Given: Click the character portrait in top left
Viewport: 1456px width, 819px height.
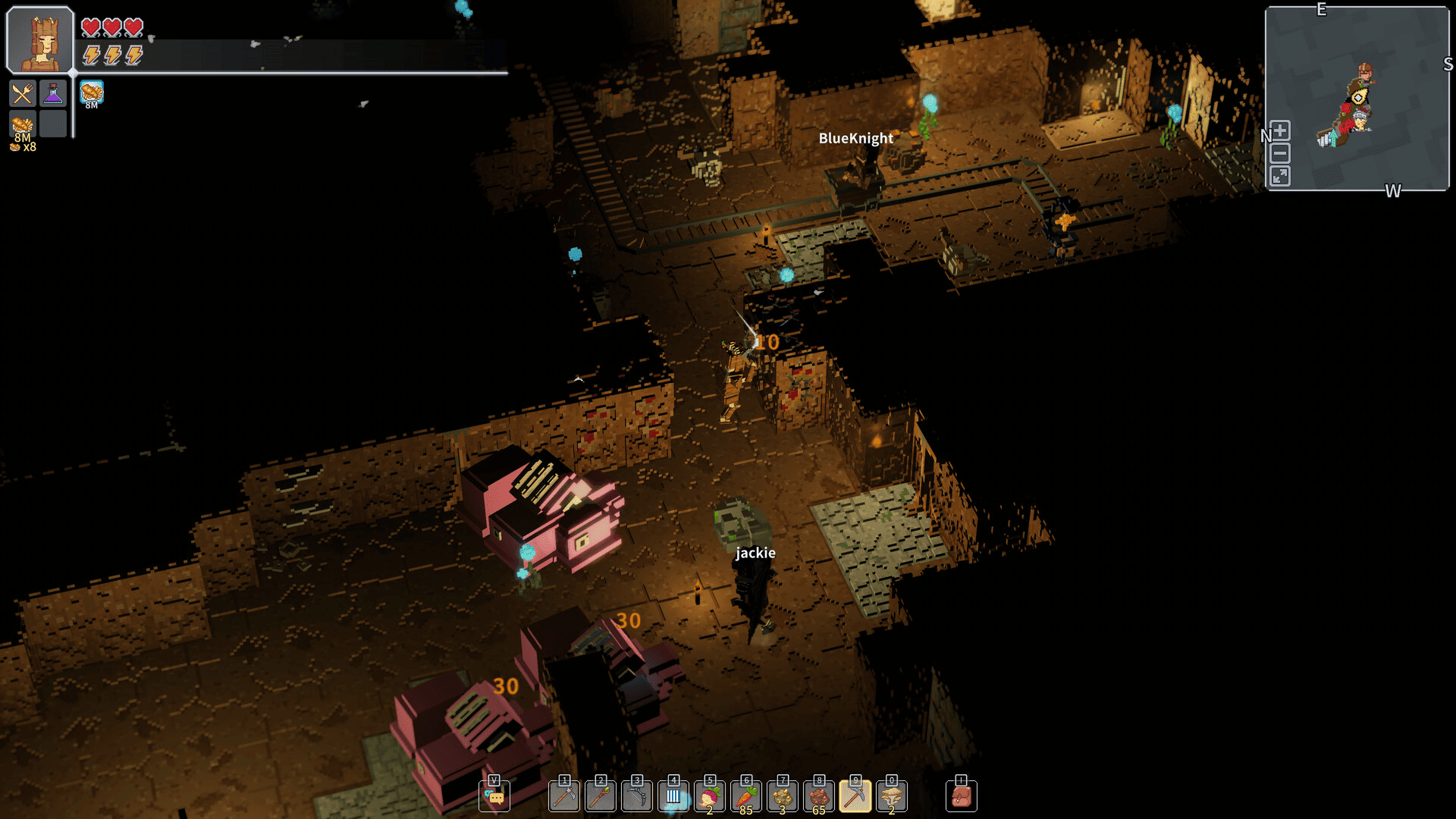Looking at the screenshot, I should pos(38,39).
